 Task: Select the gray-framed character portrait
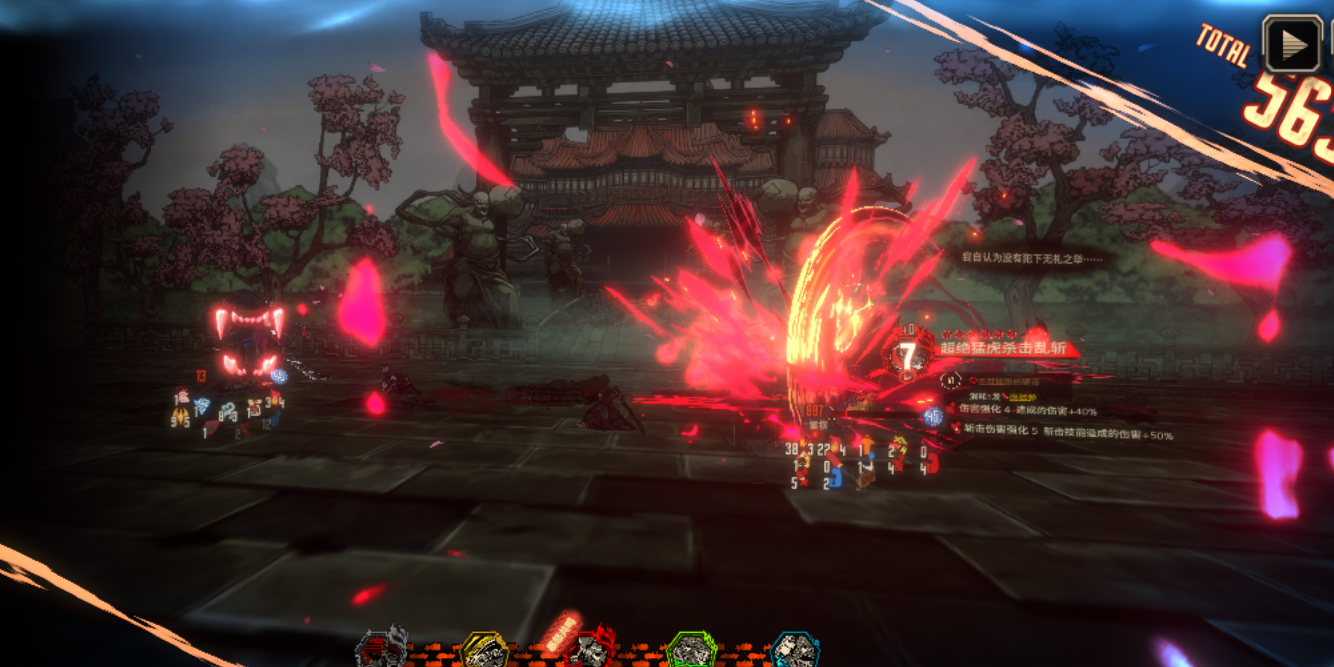[x=381, y=650]
